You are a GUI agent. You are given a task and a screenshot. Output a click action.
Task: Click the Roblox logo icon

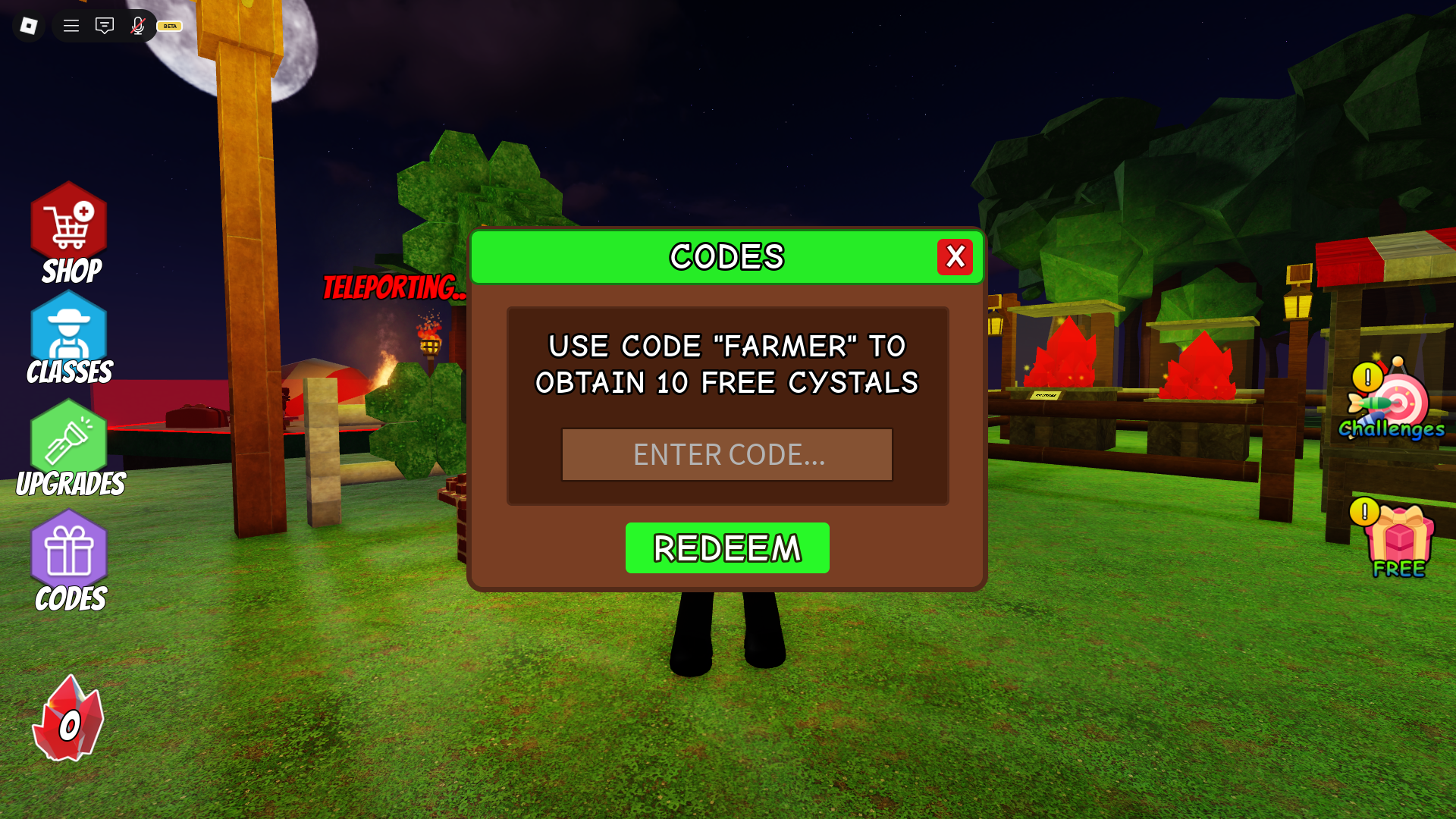(x=28, y=25)
